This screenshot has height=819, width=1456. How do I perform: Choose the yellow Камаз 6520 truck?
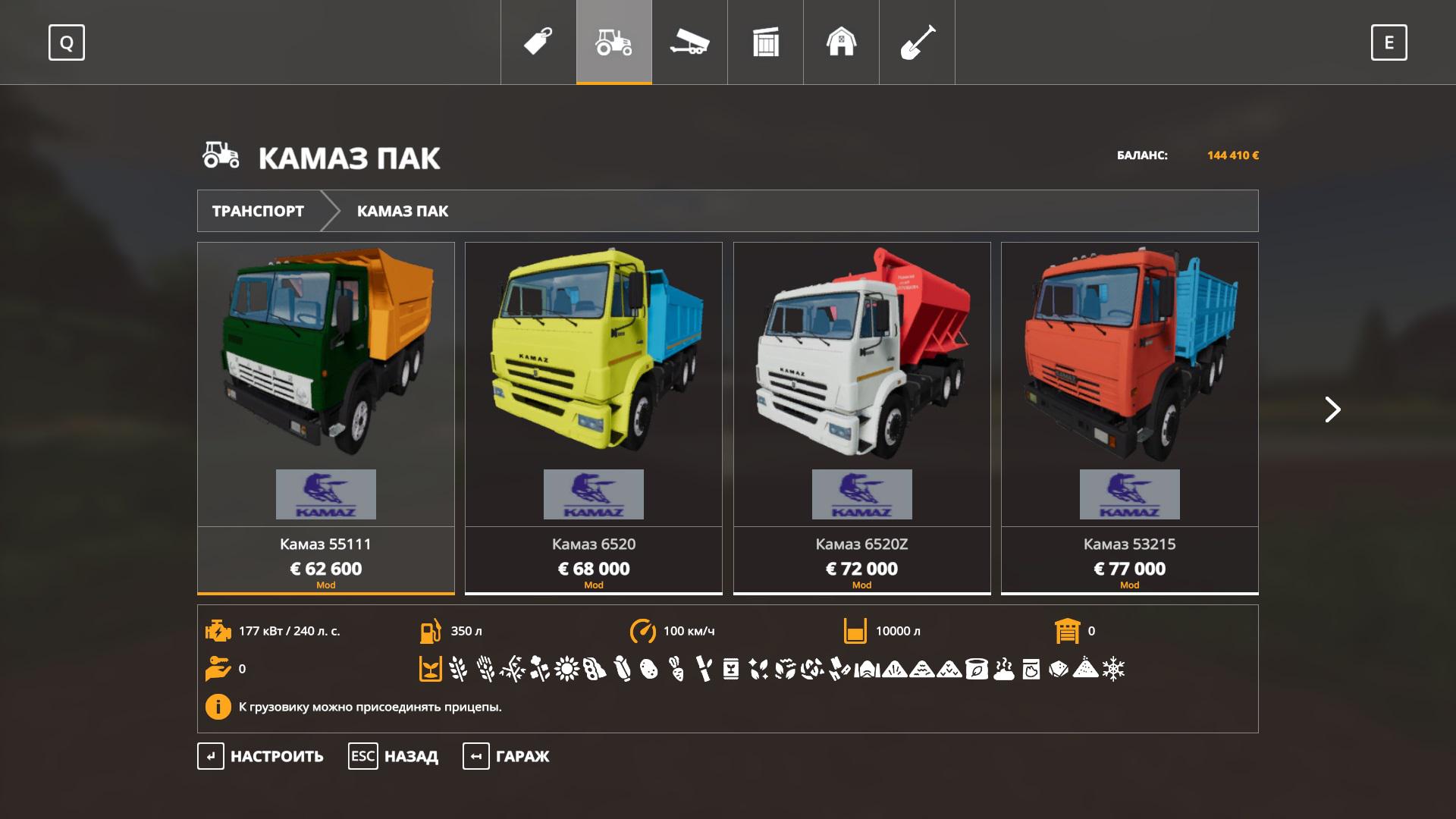click(x=594, y=417)
